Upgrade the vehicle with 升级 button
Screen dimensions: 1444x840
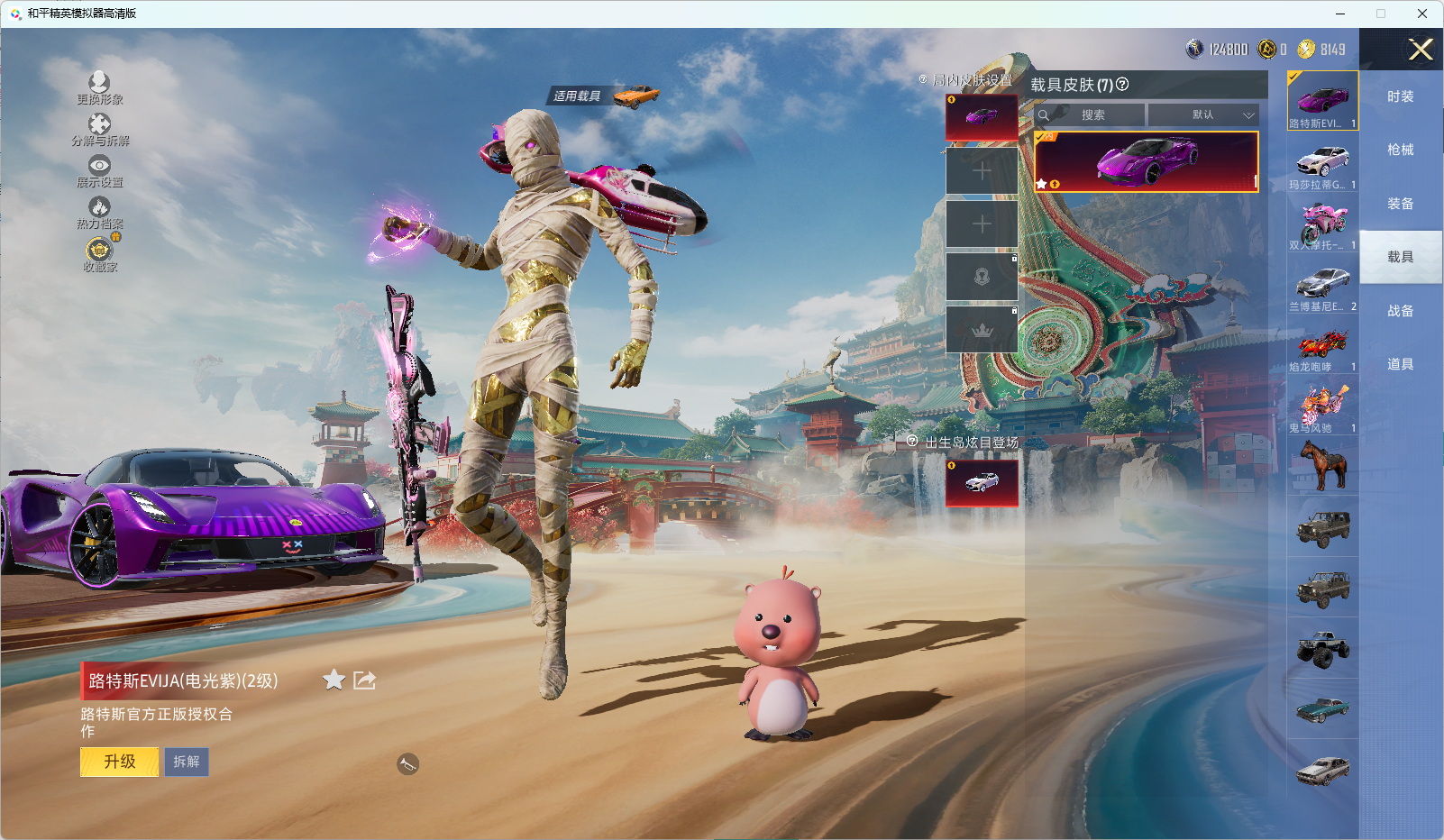120,762
